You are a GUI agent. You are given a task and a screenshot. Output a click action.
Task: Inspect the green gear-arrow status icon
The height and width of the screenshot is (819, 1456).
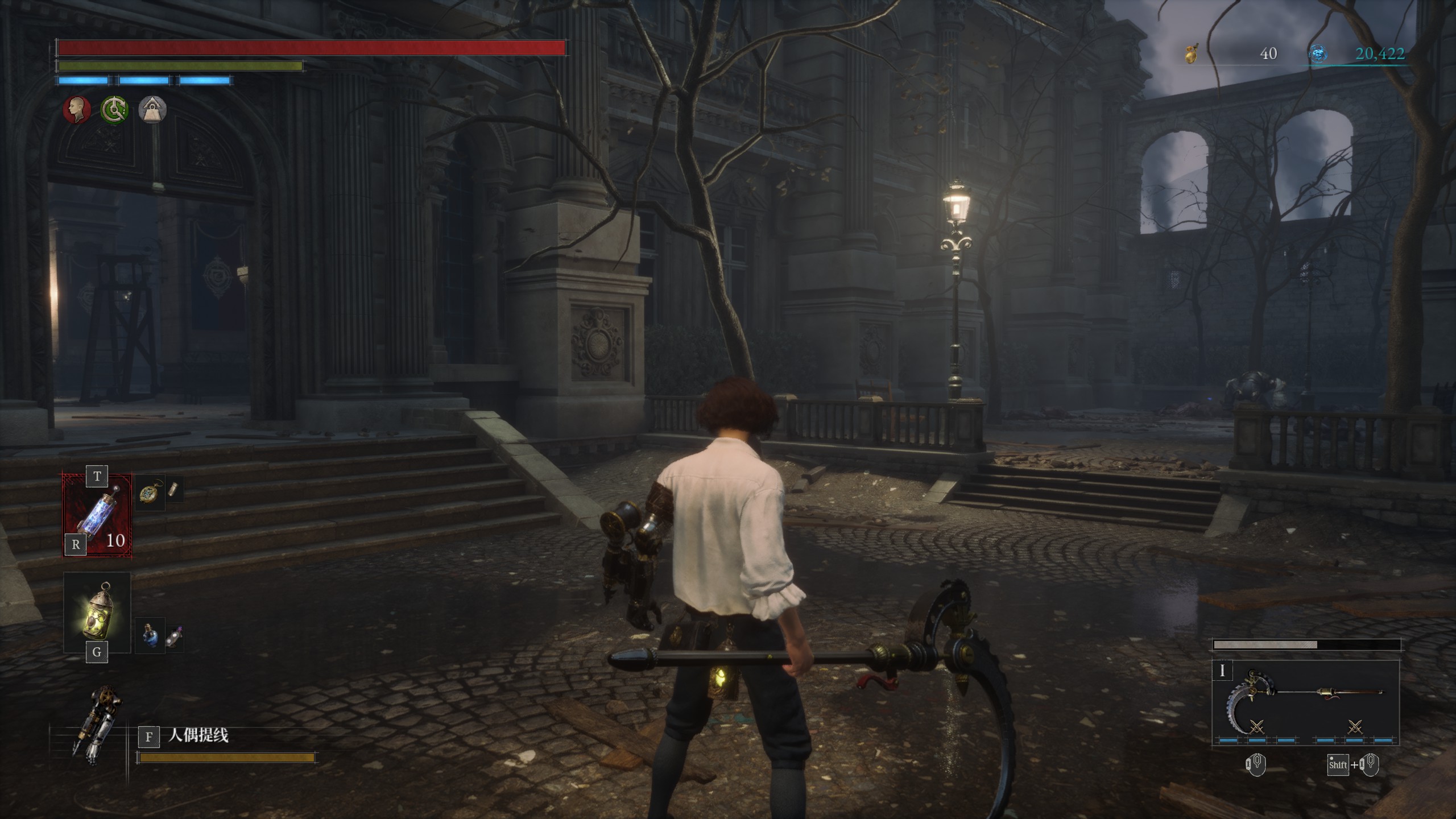(114, 109)
